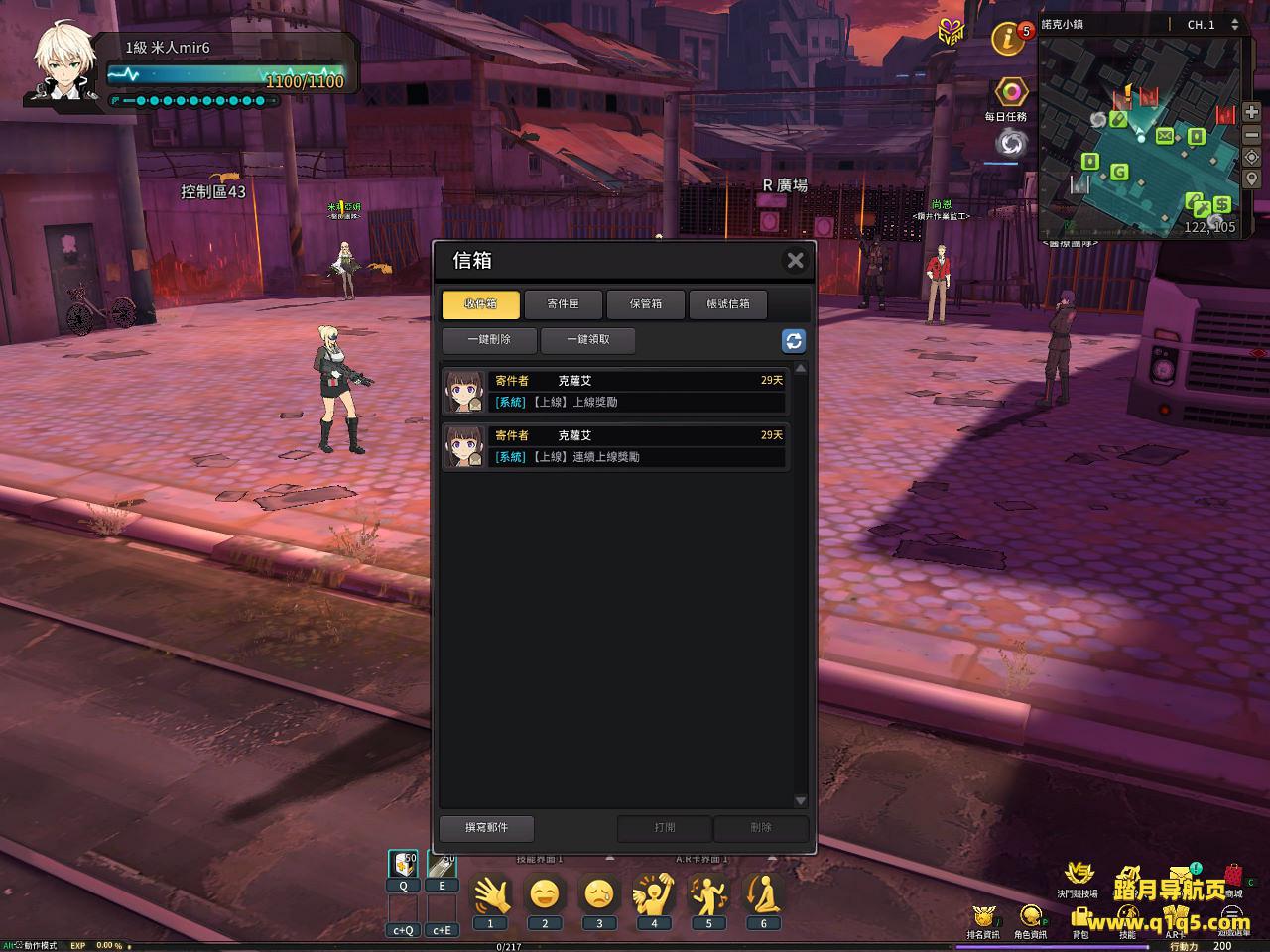Open the 上線獎勵 login reward mail
This screenshot has height=952, width=1270.
click(x=615, y=392)
